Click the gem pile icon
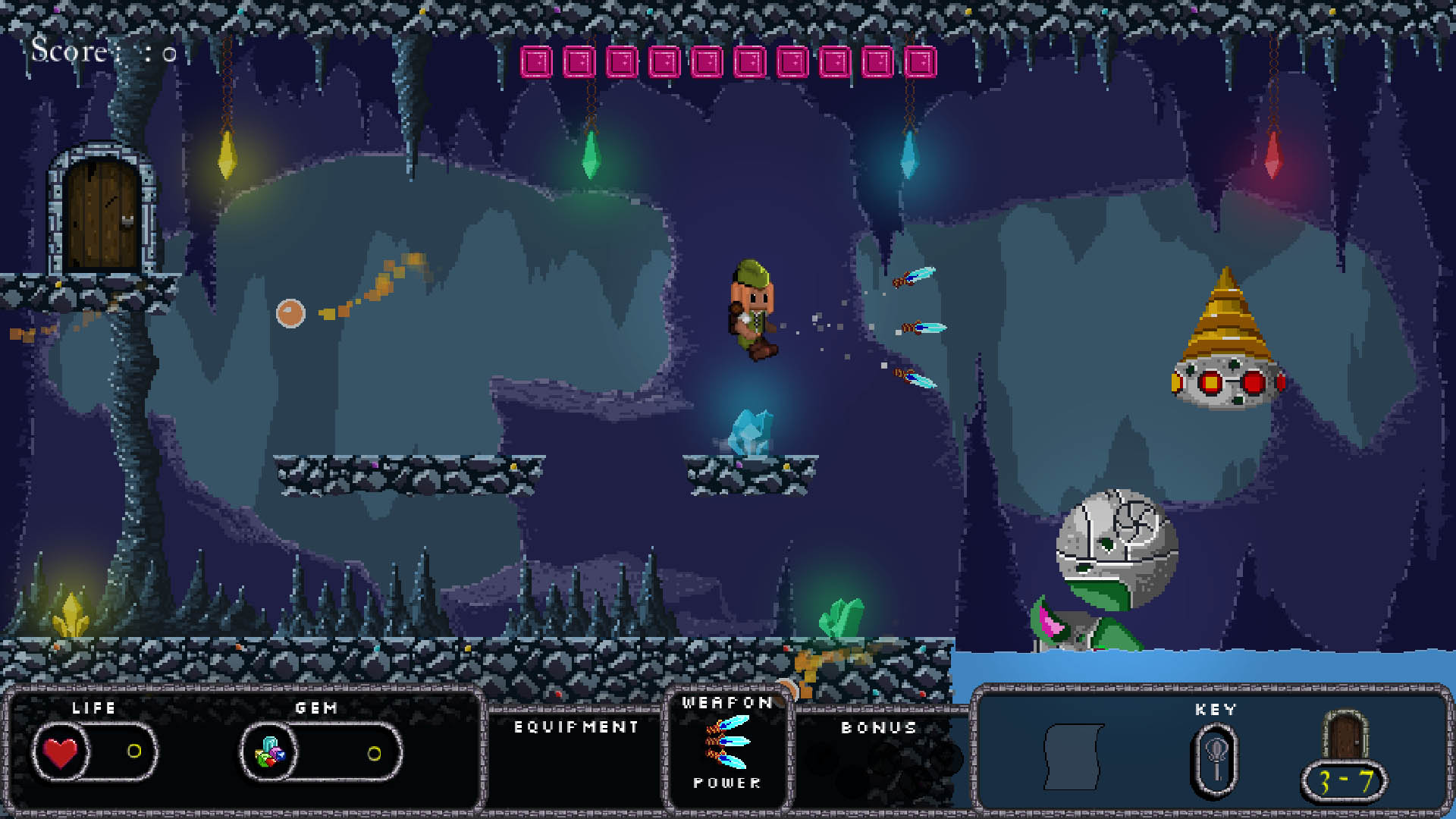The height and width of the screenshot is (819, 1456). click(x=269, y=752)
